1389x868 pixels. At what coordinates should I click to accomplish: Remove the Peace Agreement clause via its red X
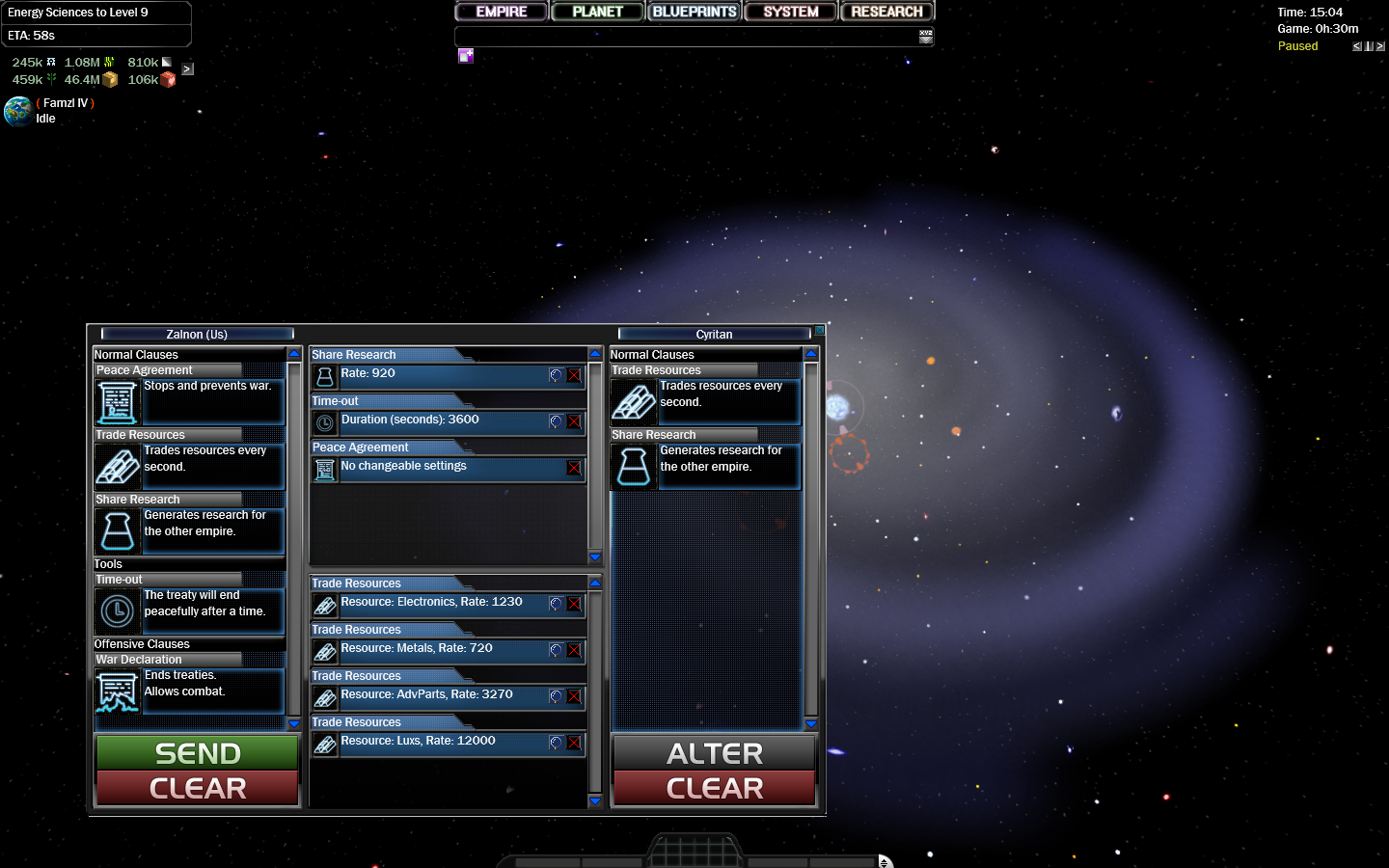tap(575, 470)
